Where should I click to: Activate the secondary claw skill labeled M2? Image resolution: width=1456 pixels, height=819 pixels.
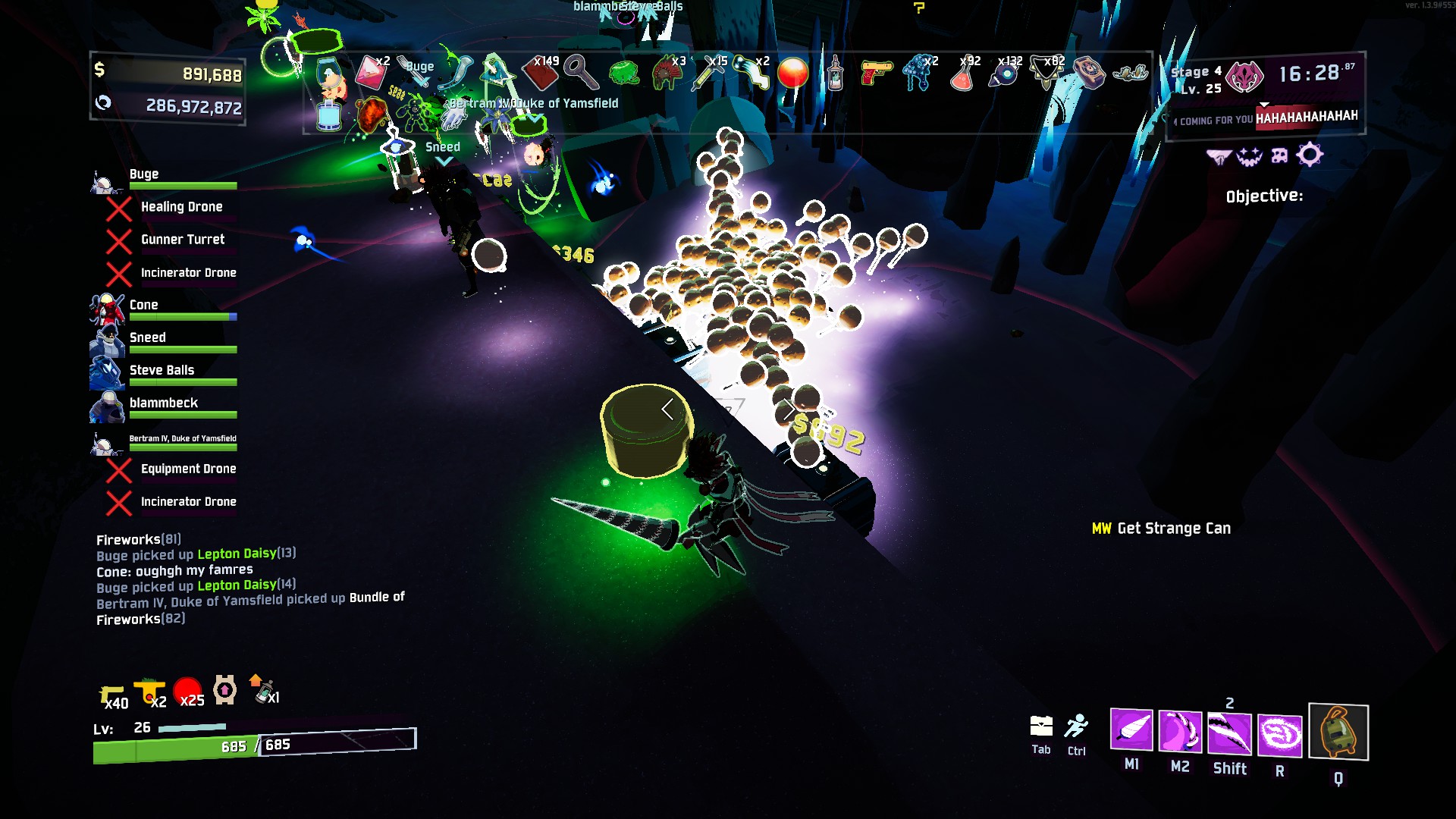1180,732
